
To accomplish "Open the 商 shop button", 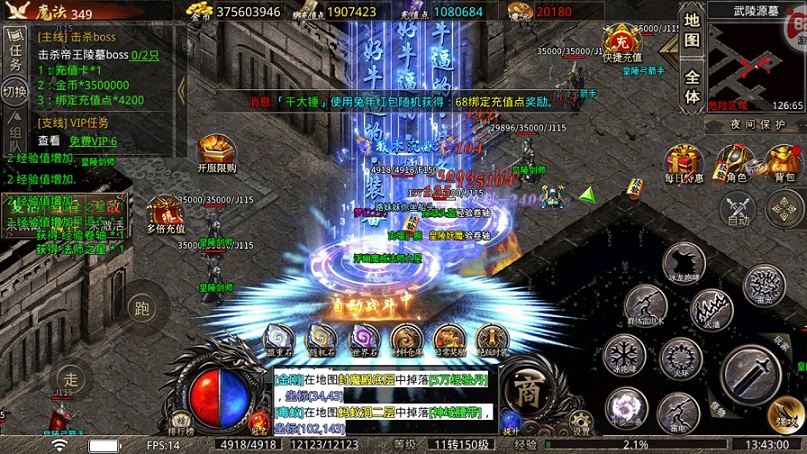I will click(x=528, y=392).
